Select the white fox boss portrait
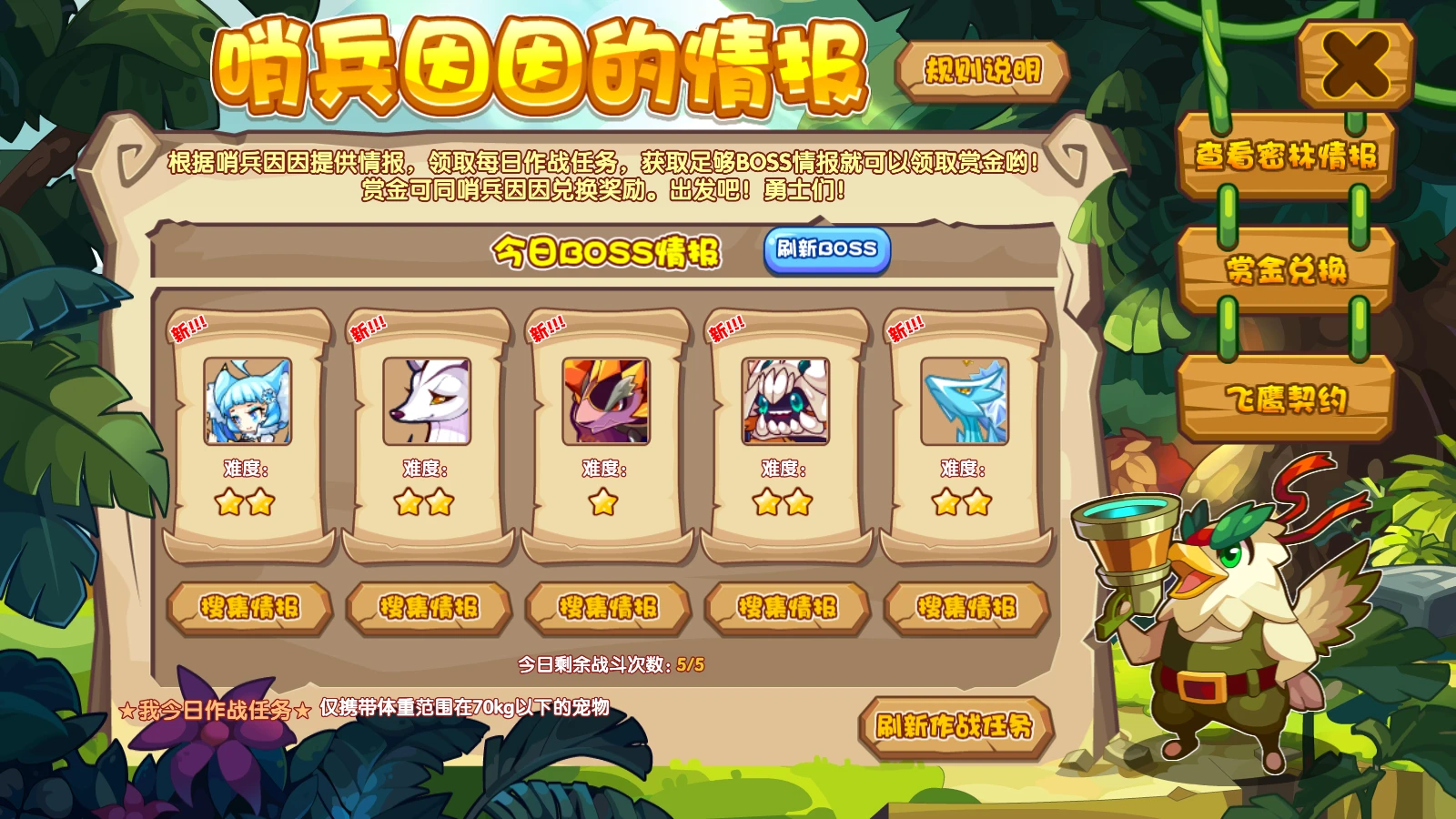The image size is (1456, 819). point(428,402)
